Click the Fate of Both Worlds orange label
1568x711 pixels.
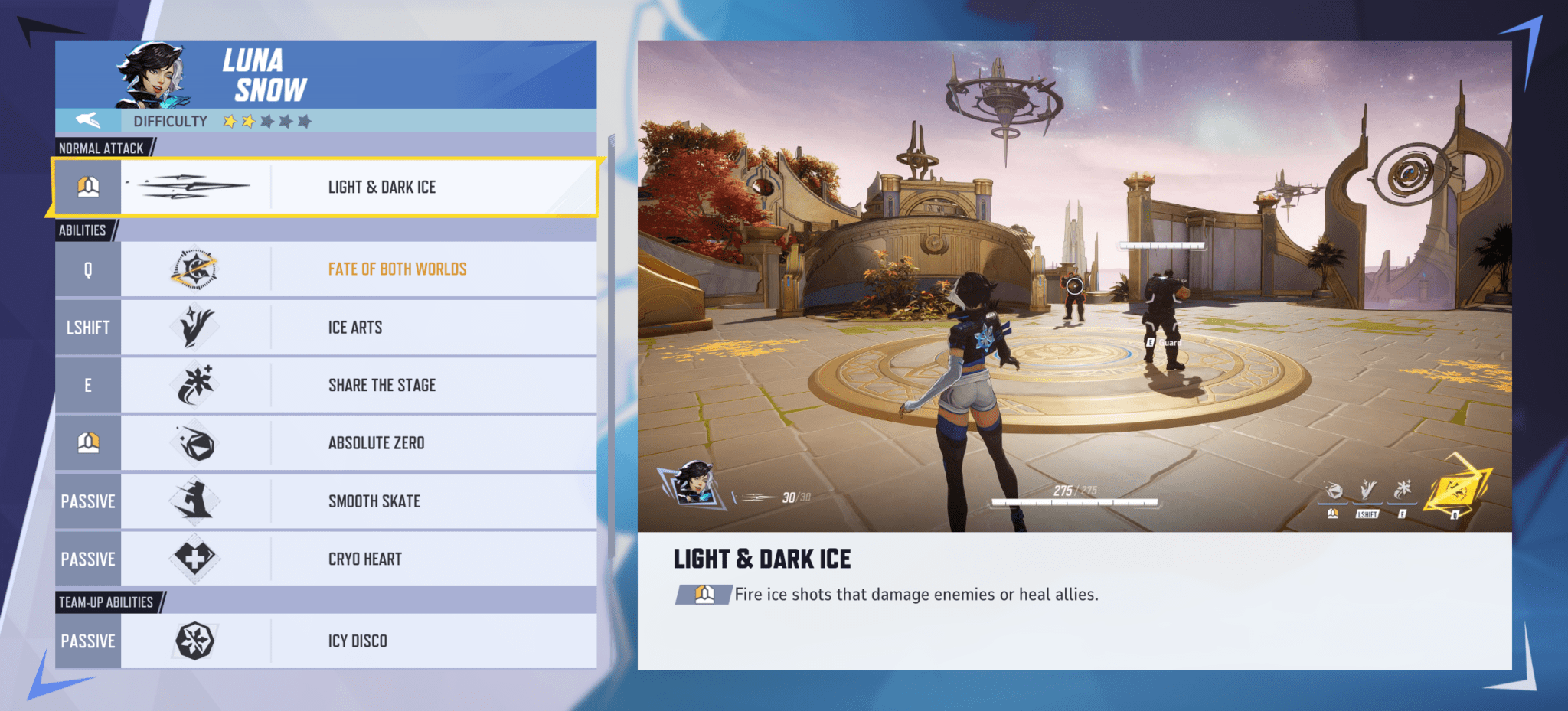tap(397, 269)
